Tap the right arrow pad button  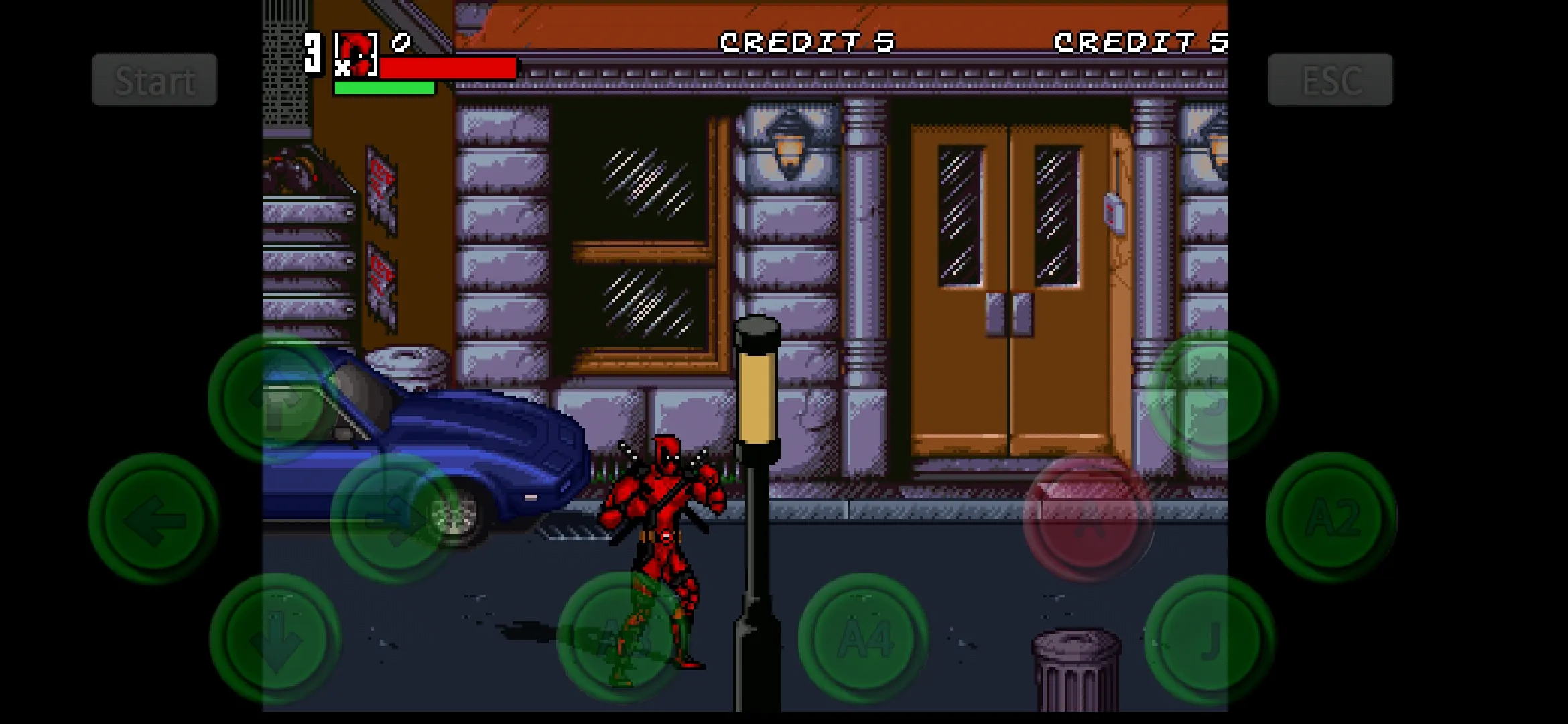(395, 518)
